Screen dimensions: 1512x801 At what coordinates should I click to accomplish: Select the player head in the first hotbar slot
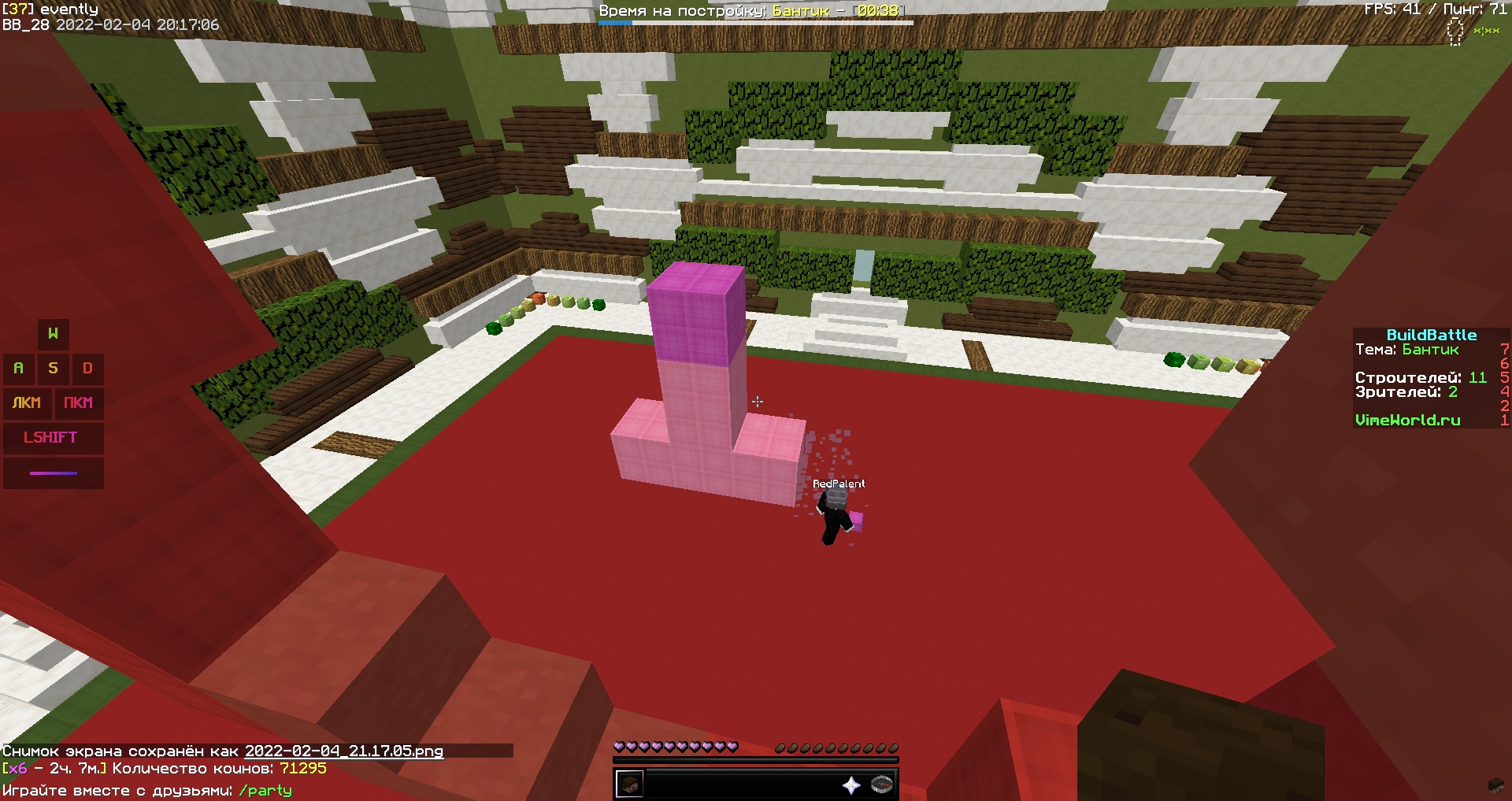pos(630,785)
